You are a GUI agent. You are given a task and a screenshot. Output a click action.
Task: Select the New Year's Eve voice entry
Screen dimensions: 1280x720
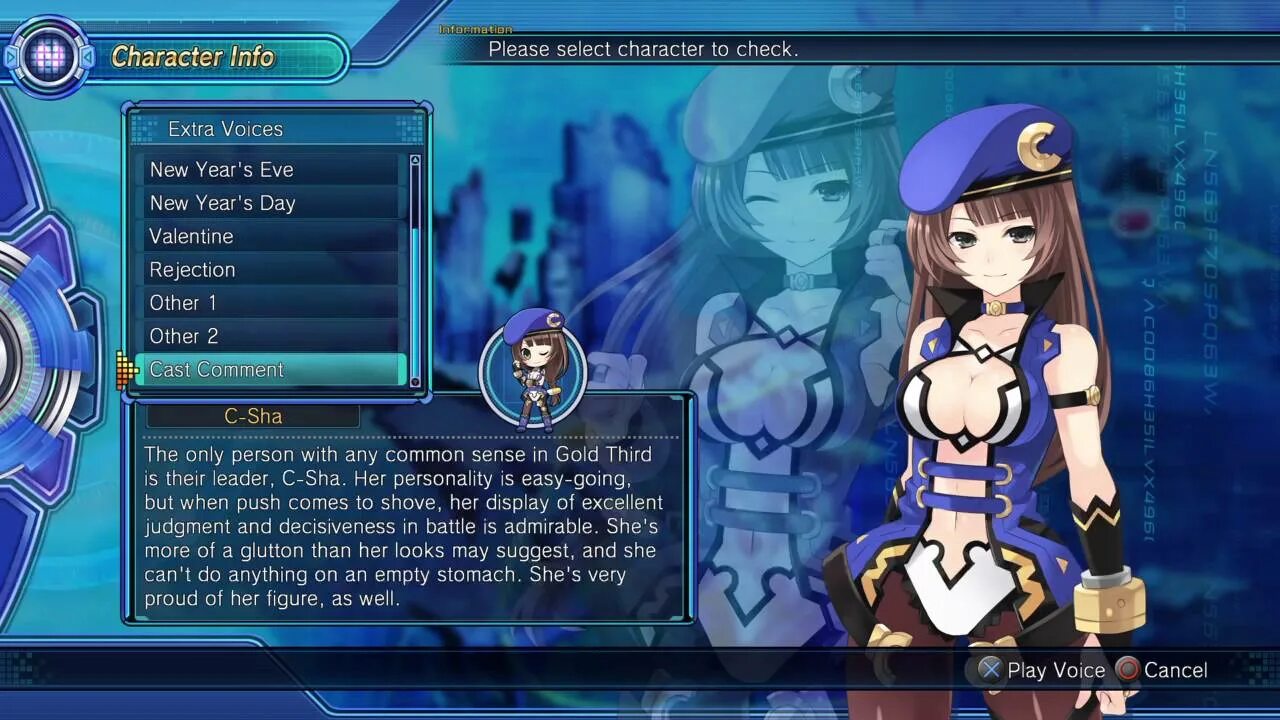pos(270,170)
